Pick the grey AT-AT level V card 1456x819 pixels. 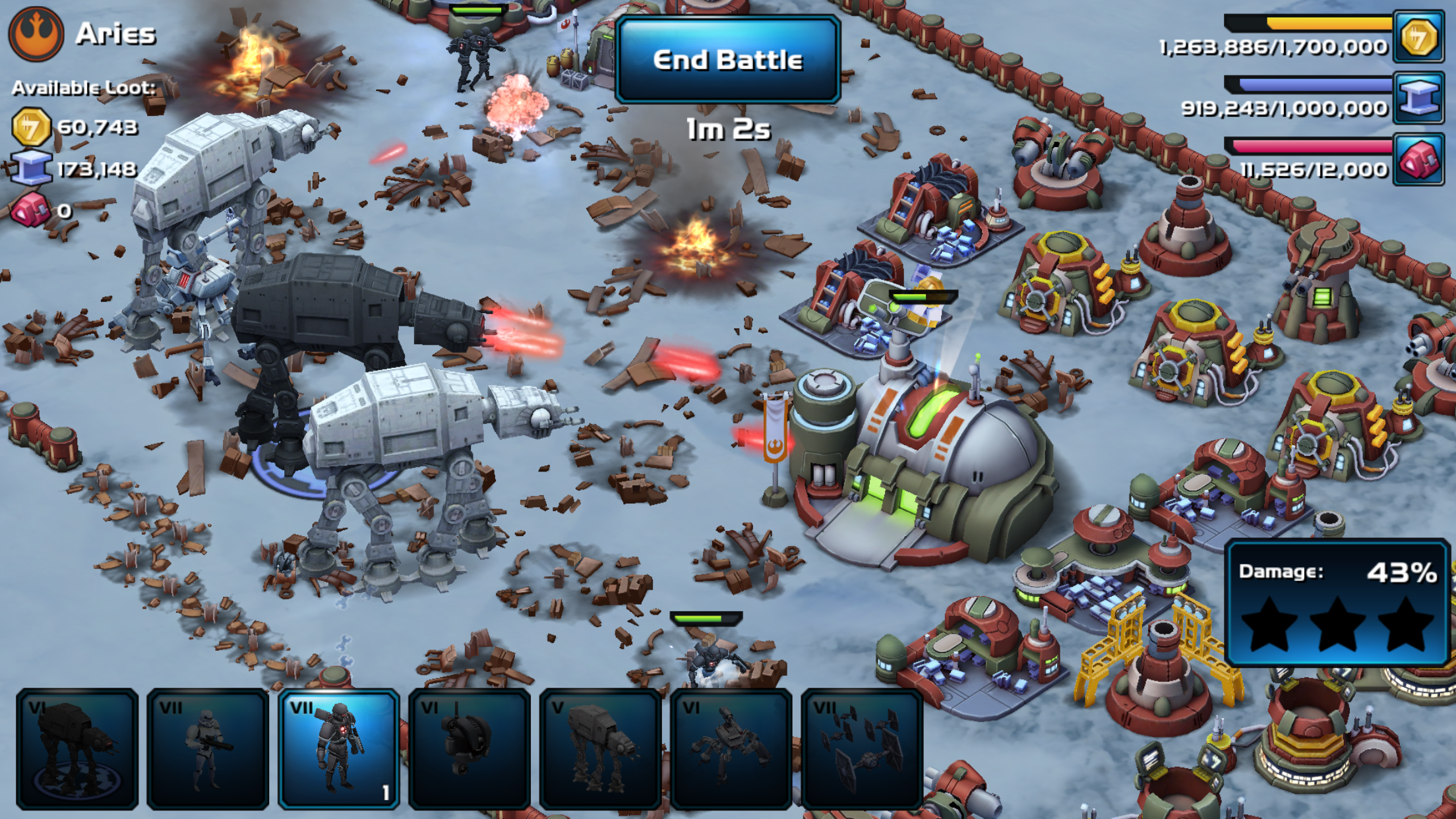pyautogui.click(x=600, y=749)
